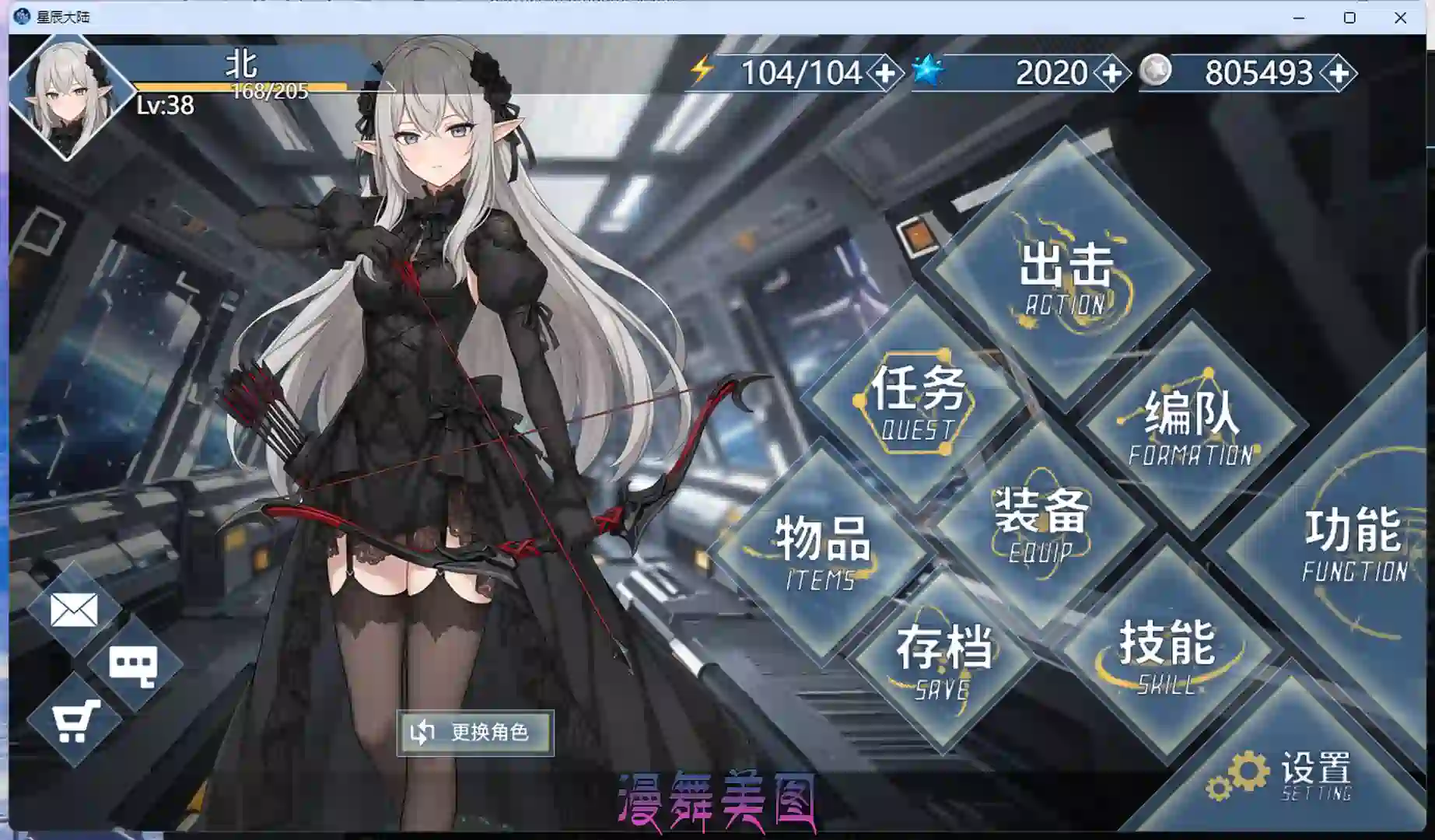The width and height of the screenshot is (1435, 840).
Task: Click the plus beside 805493 currency
Action: (1338, 74)
